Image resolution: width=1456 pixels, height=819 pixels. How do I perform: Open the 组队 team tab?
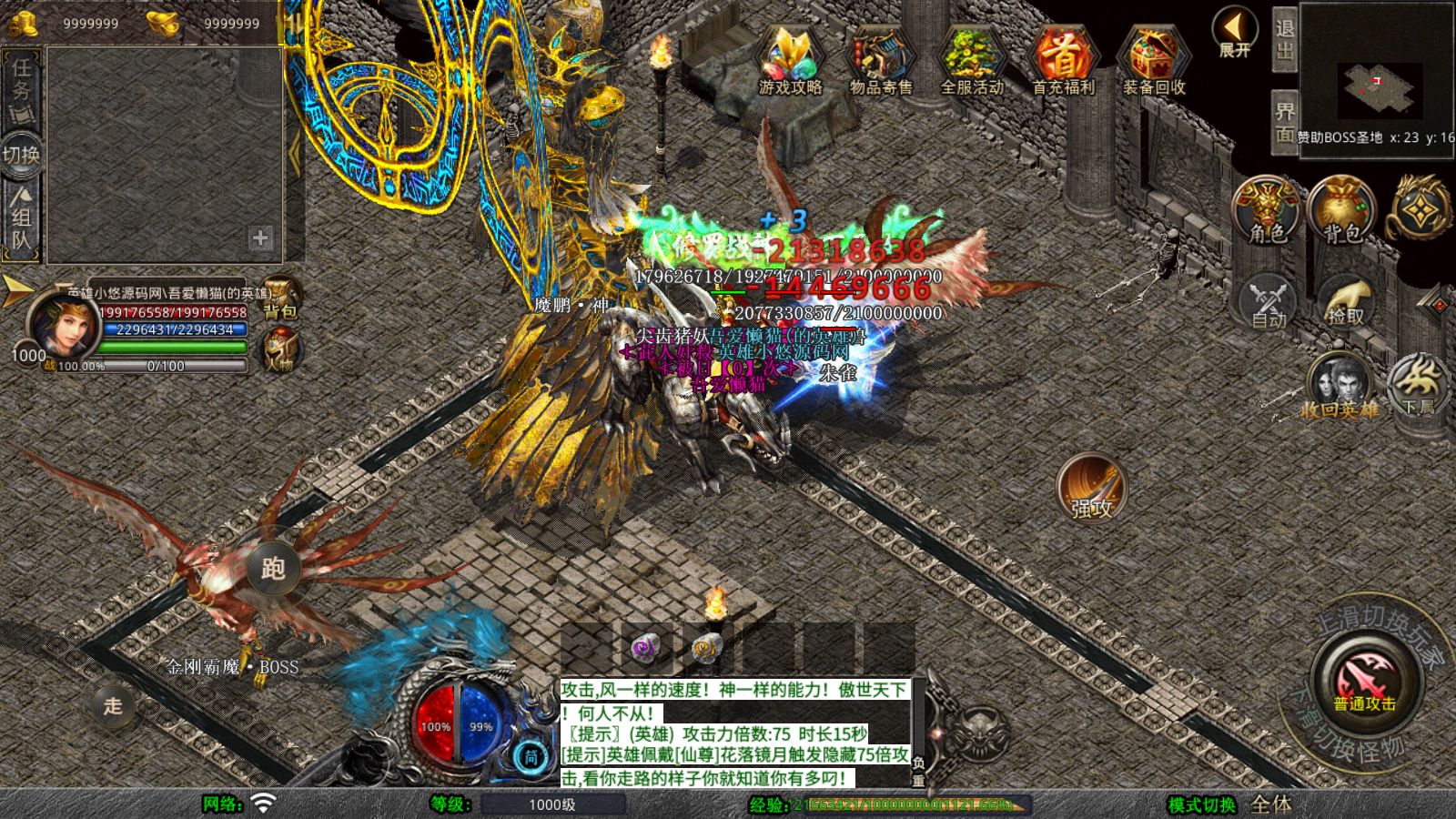[x=20, y=211]
